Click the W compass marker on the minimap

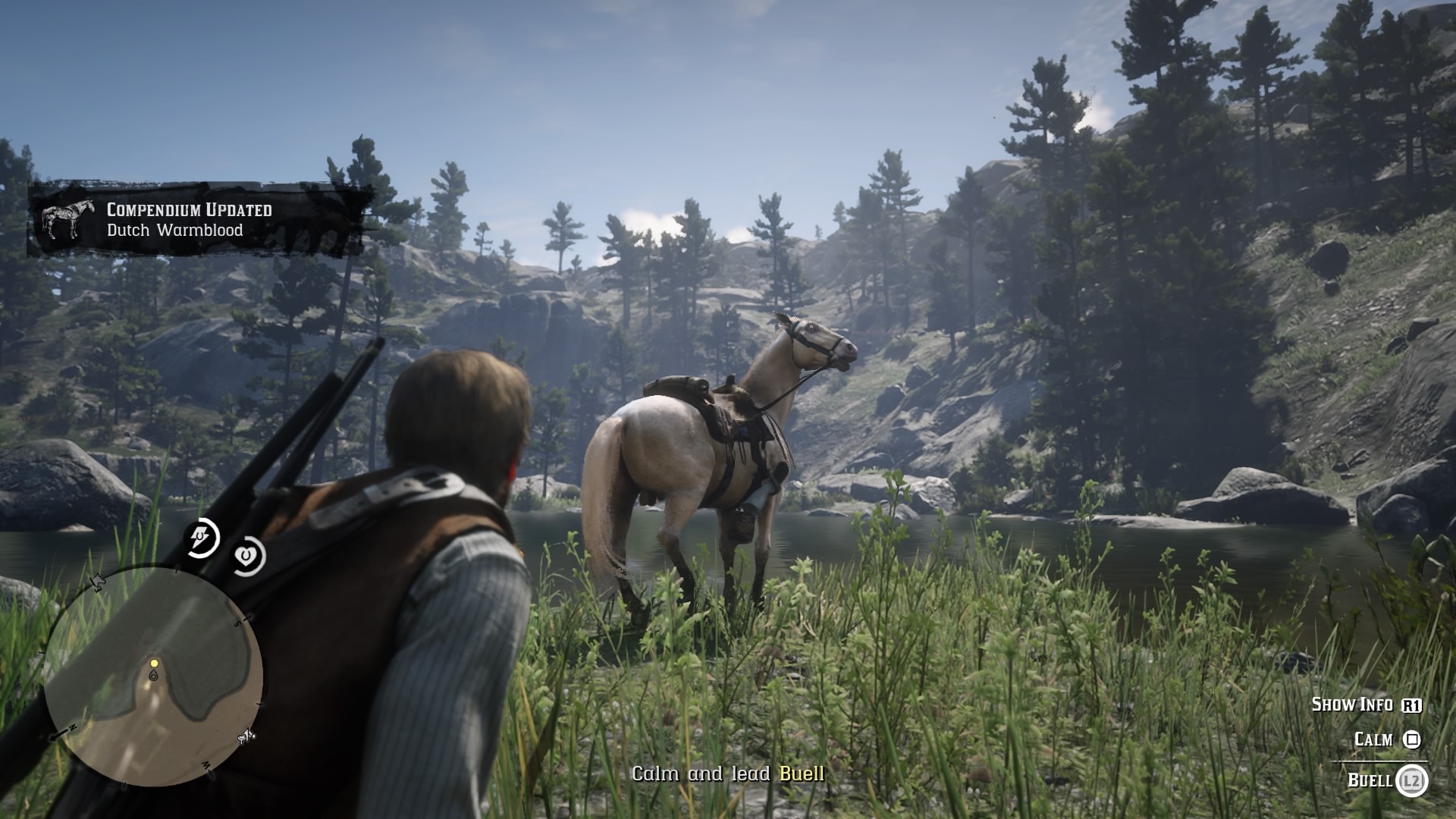point(206,764)
